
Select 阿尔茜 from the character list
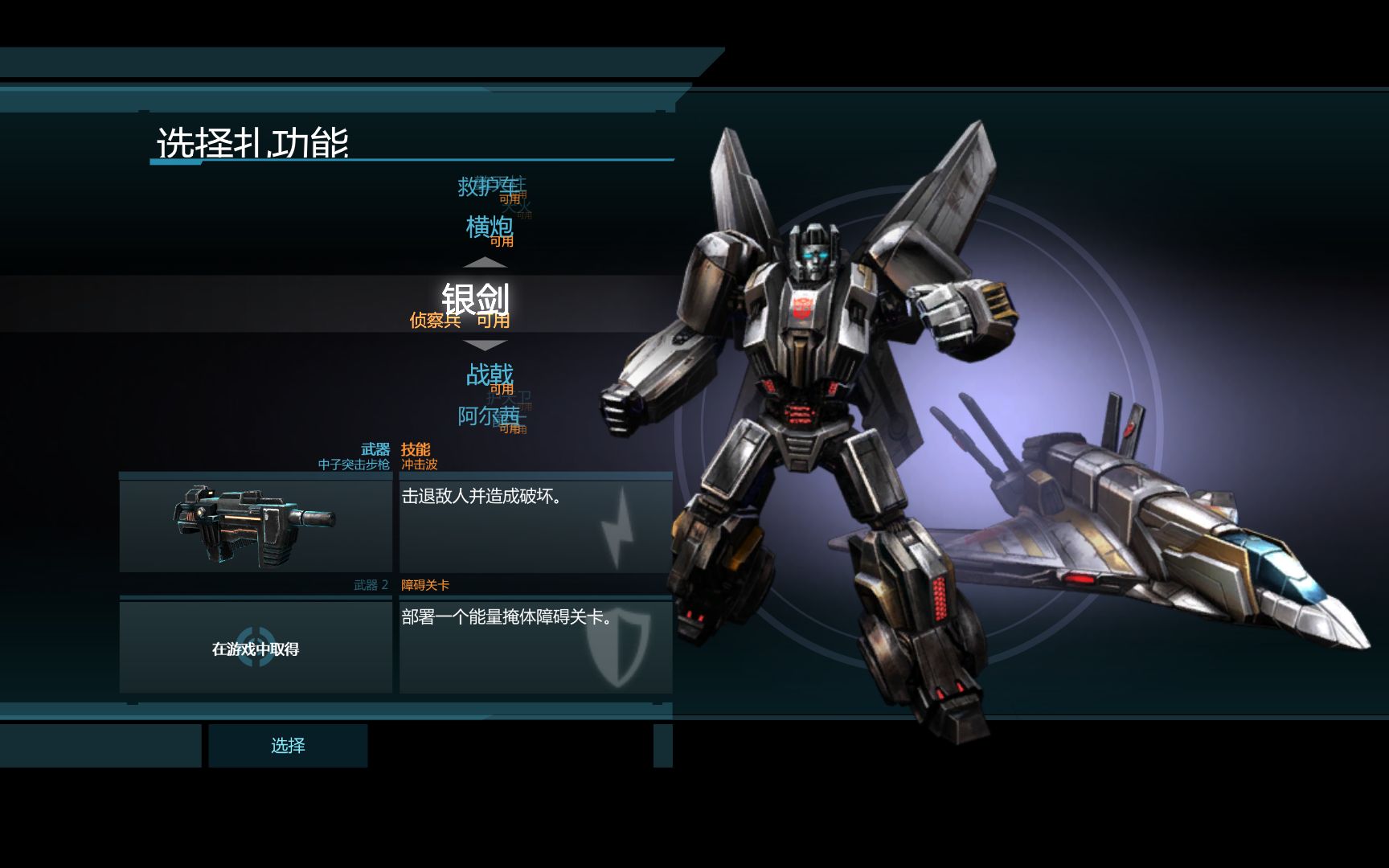click(x=488, y=416)
